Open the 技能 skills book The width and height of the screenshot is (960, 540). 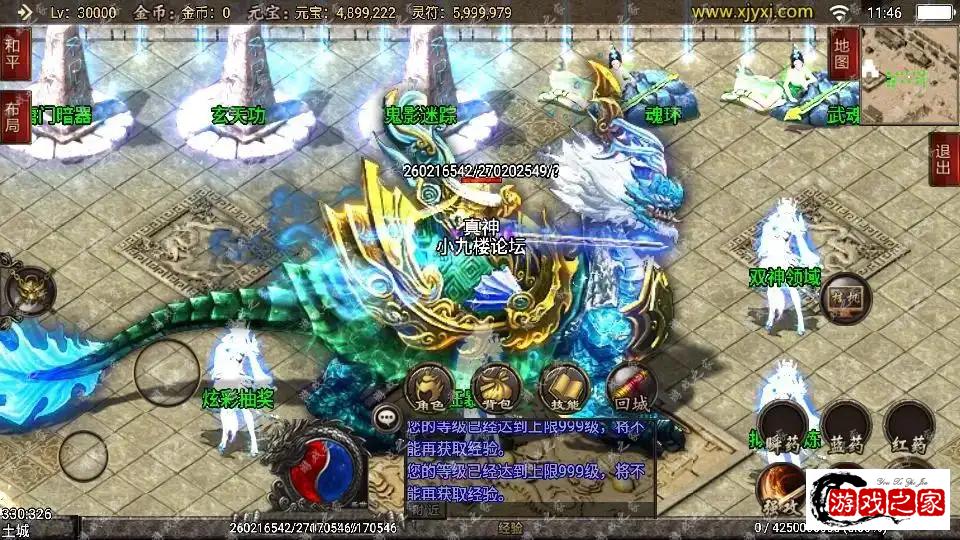point(563,387)
